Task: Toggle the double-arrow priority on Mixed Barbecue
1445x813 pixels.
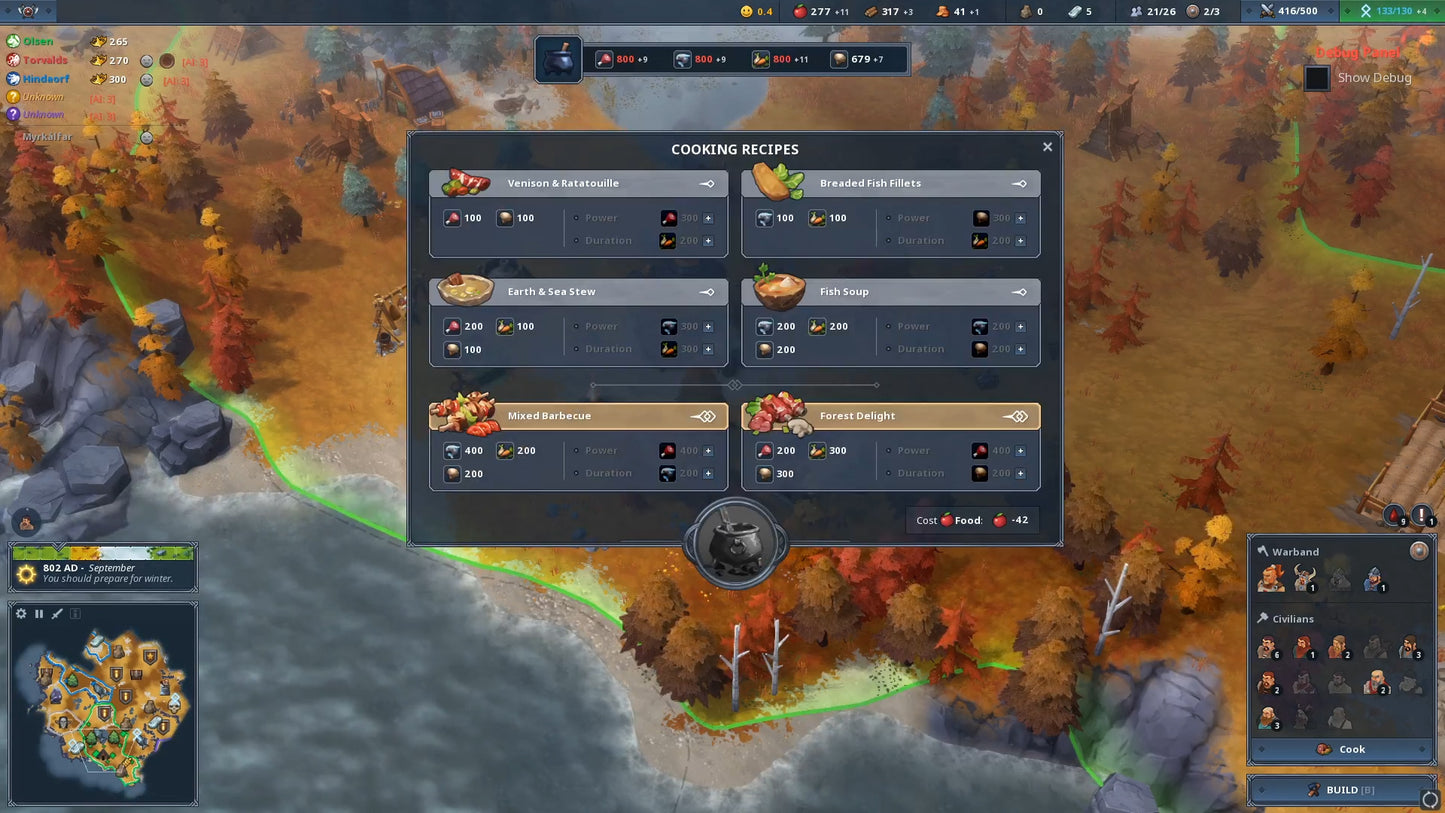Action: 707,416
